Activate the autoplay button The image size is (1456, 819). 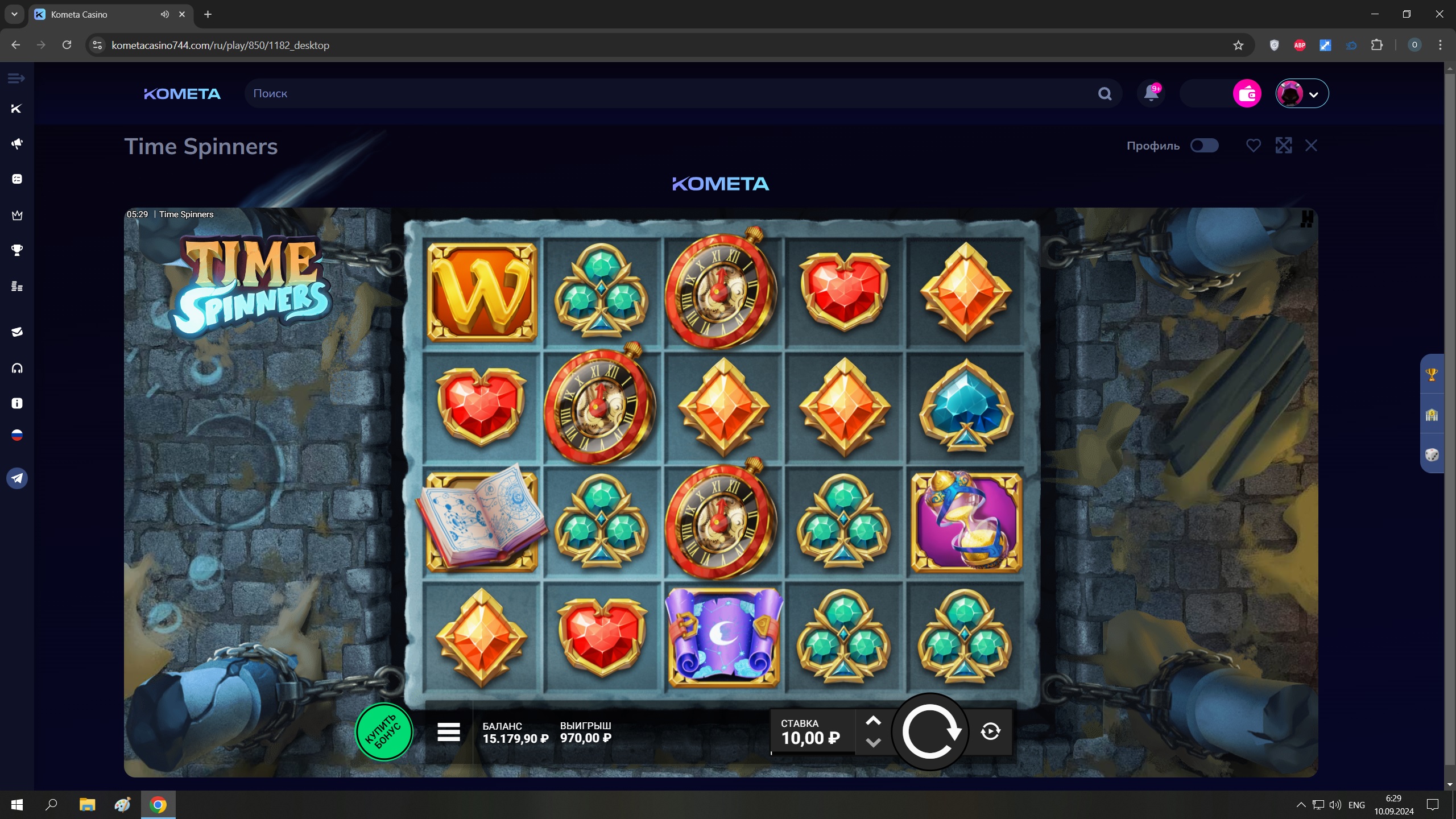point(991,731)
